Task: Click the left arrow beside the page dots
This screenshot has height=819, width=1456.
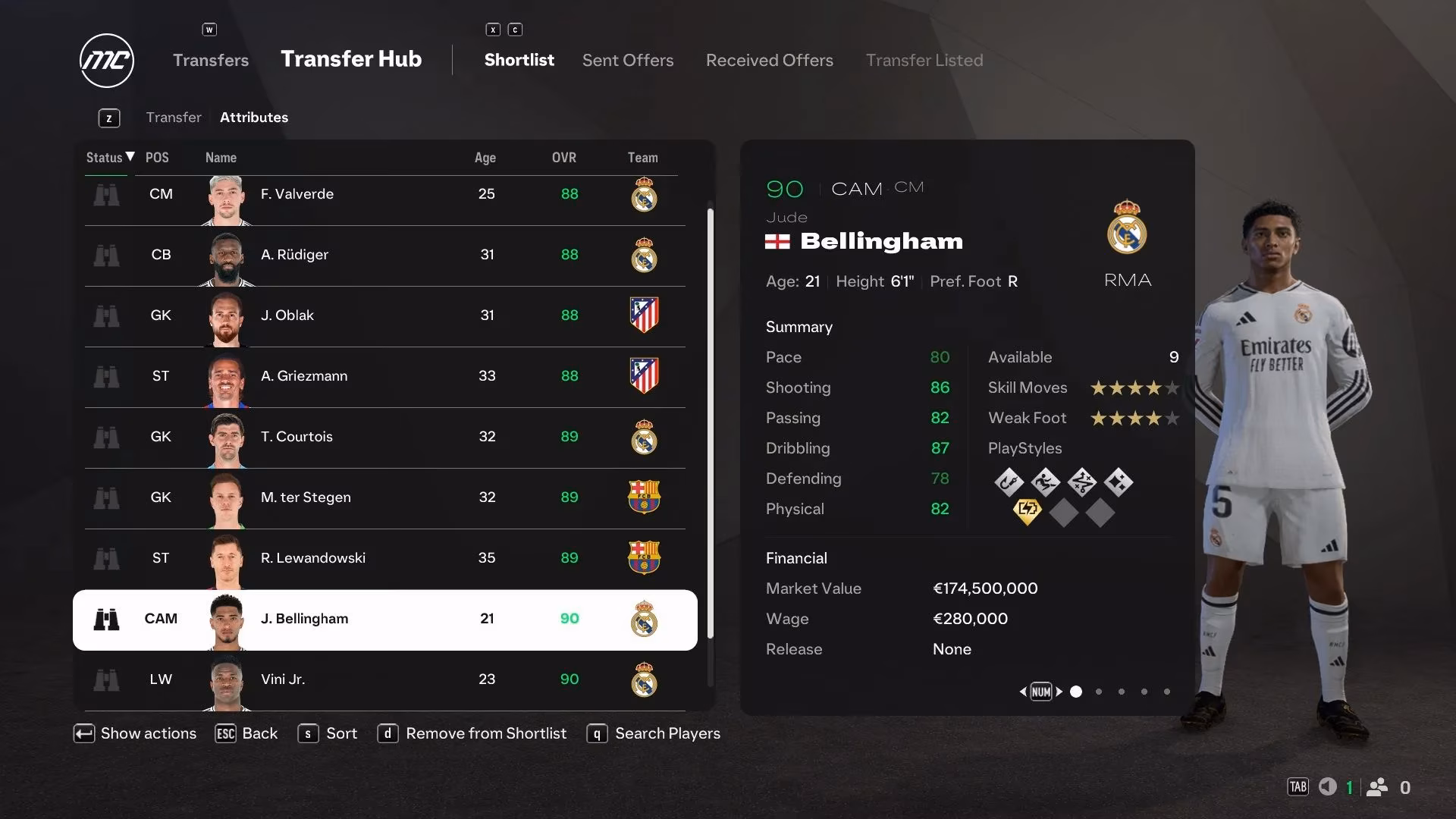Action: pos(1022,692)
